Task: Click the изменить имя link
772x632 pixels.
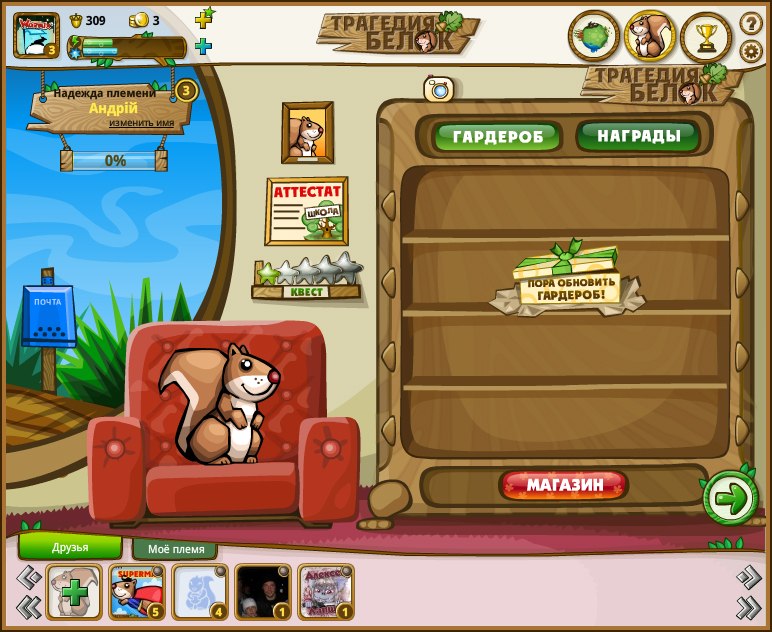Action: 141,123
